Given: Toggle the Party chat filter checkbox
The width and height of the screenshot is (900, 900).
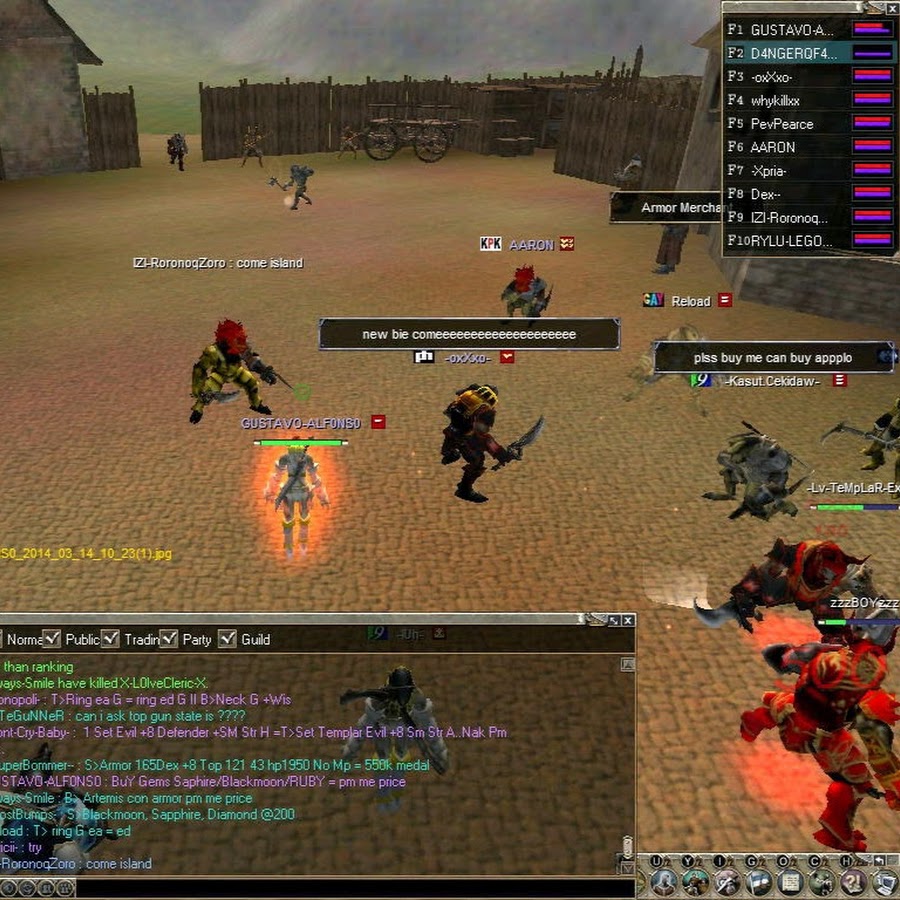Looking at the screenshot, I should pos(168,638).
